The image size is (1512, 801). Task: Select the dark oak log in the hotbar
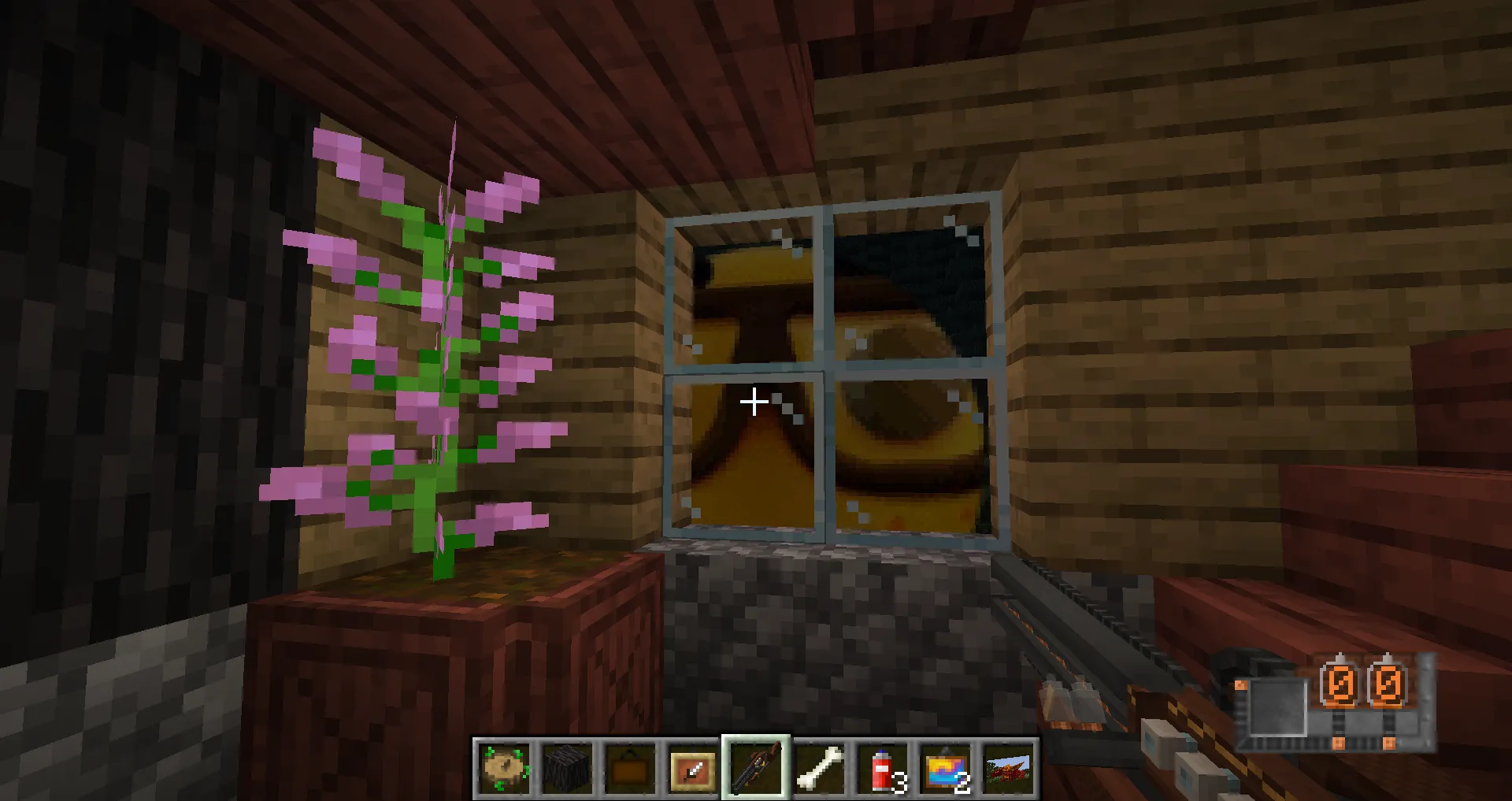pyautogui.click(x=566, y=769)
